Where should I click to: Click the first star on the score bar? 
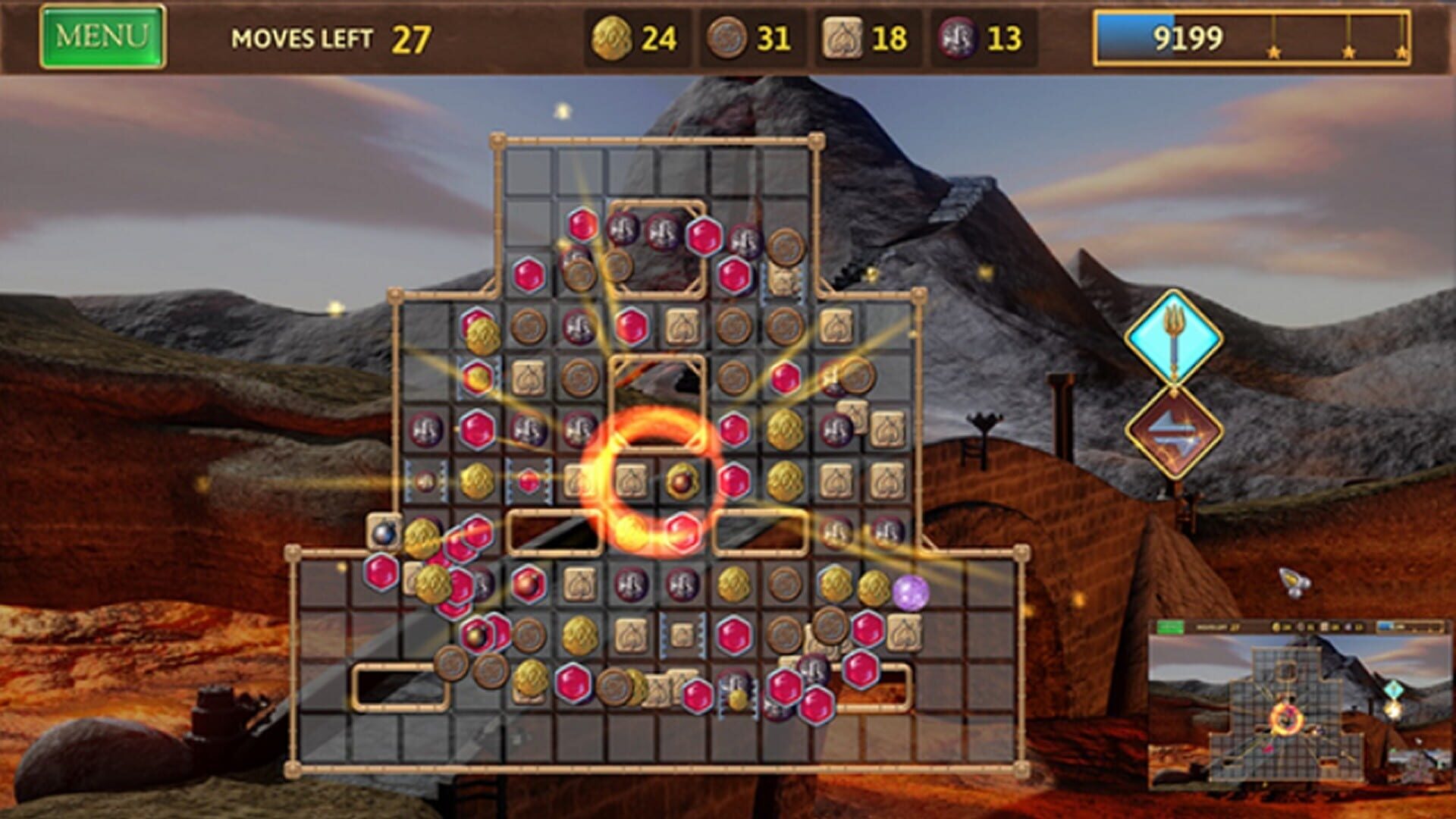coord(1274,52)
